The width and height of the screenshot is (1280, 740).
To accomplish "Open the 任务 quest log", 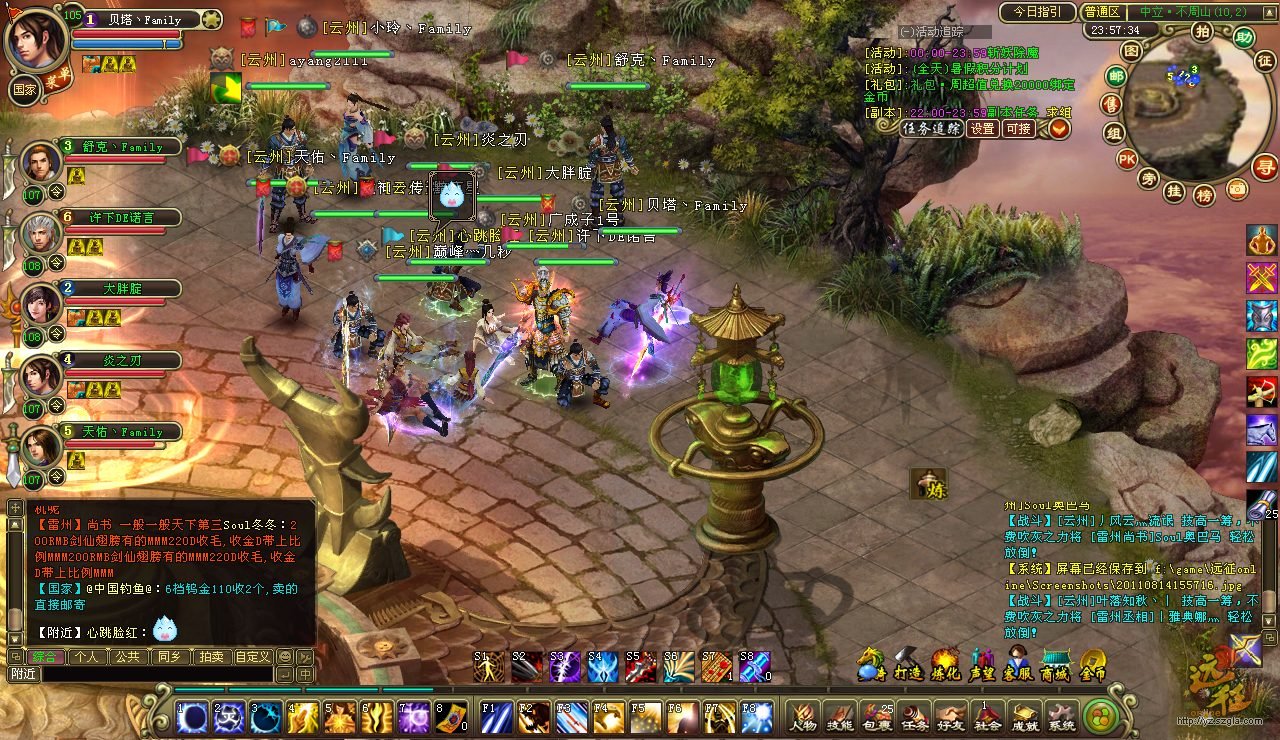I will (914, 716).
